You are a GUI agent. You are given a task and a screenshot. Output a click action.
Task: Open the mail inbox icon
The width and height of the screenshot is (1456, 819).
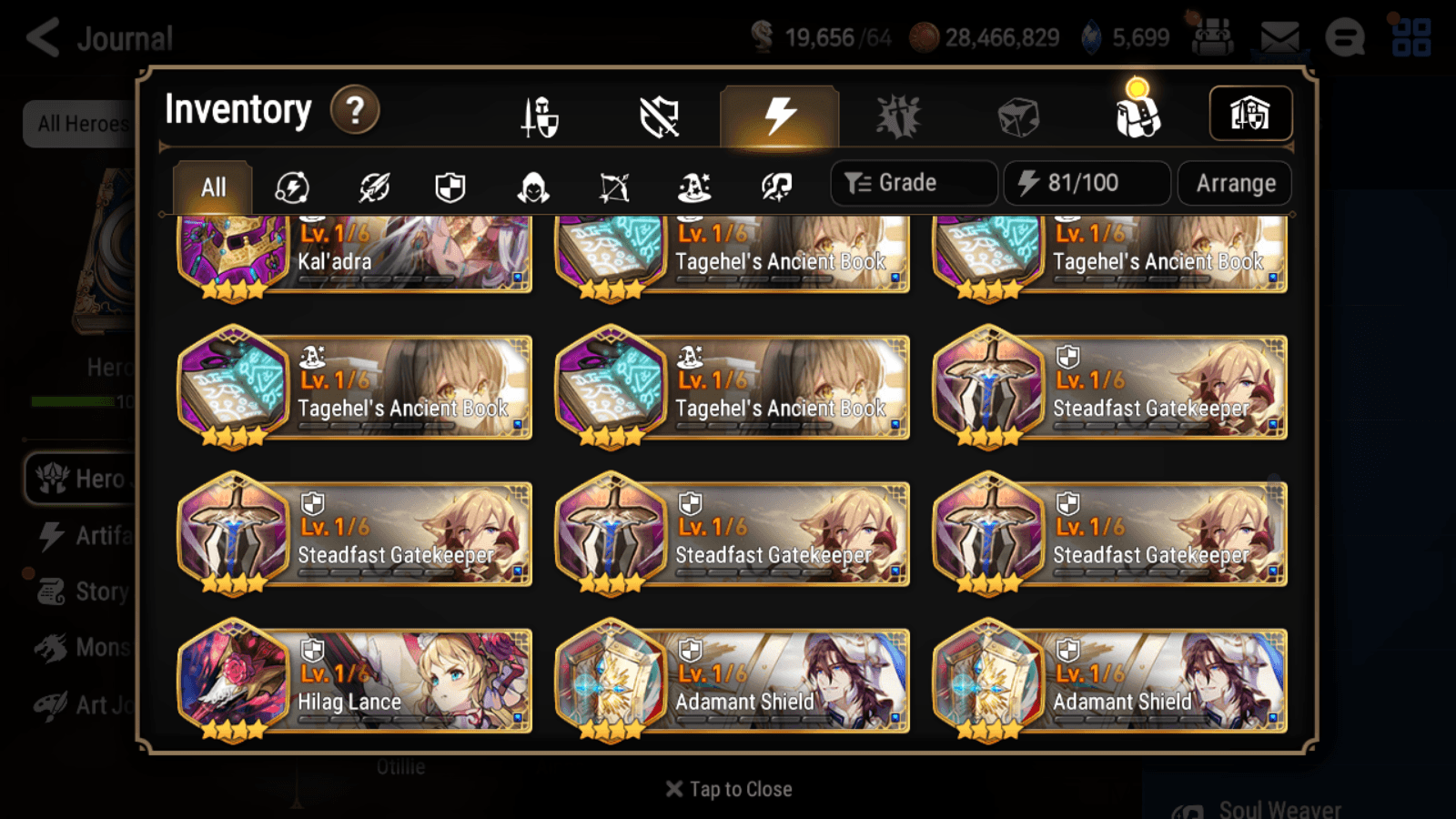click(1280, 37)
